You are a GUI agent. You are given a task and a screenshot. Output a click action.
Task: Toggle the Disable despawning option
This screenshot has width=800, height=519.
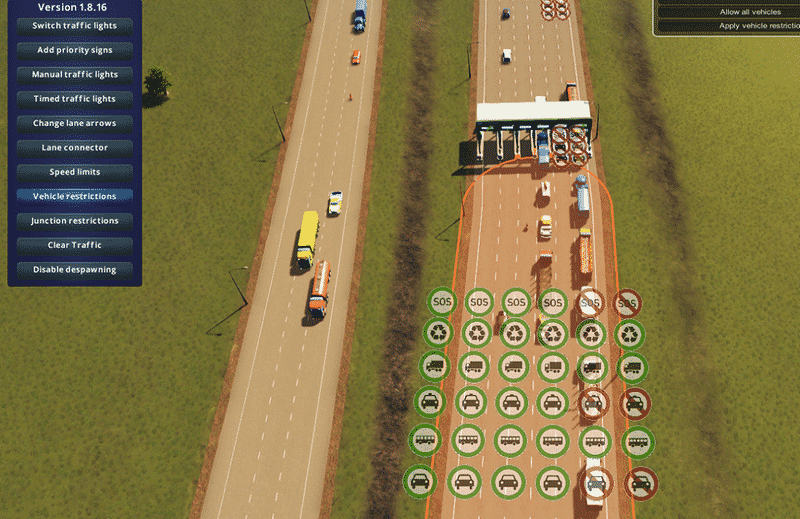tap(74, 270)
